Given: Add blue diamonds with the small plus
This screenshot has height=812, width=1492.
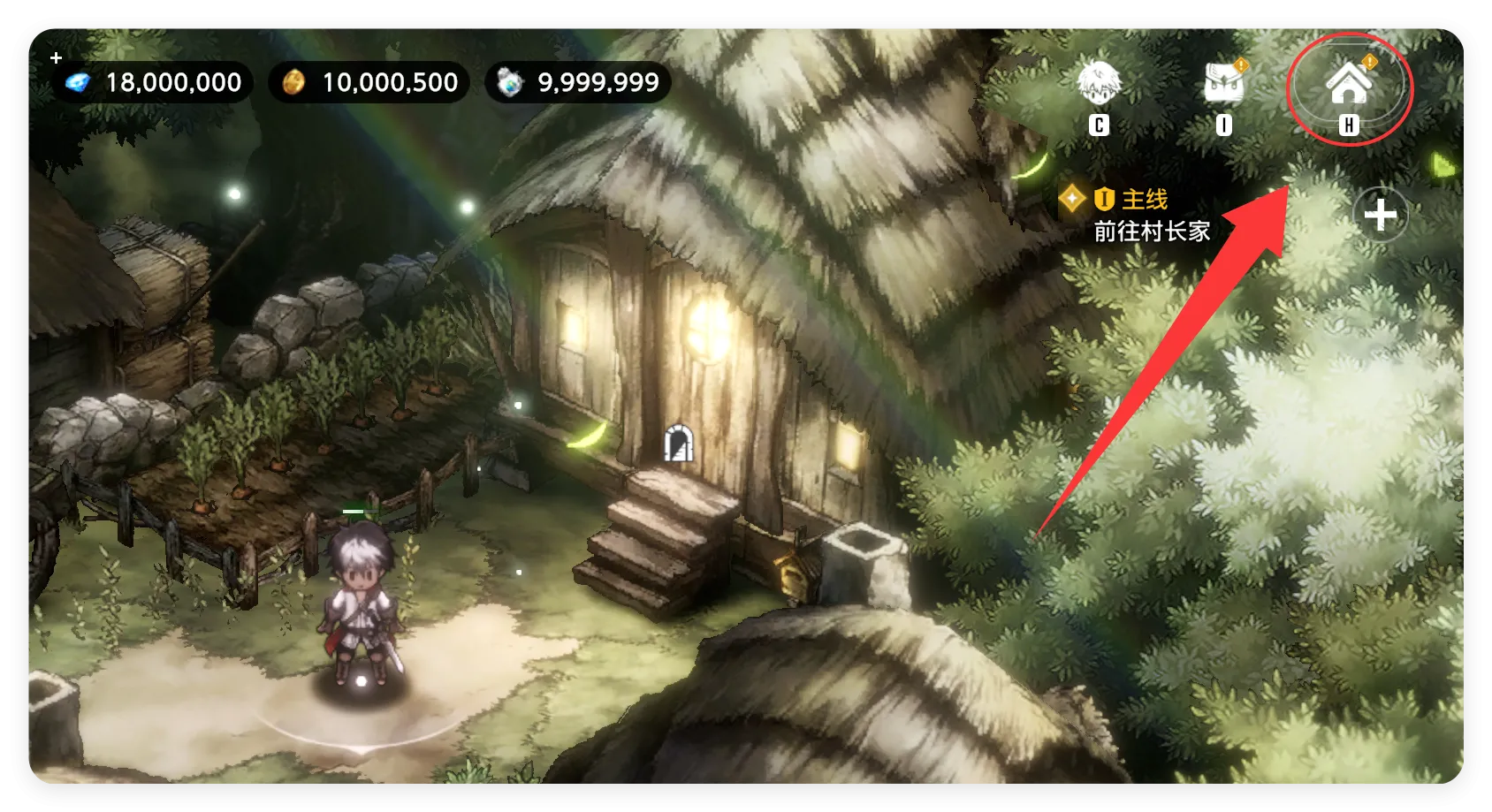Looking at the screenshot, I should click(57, 58).
